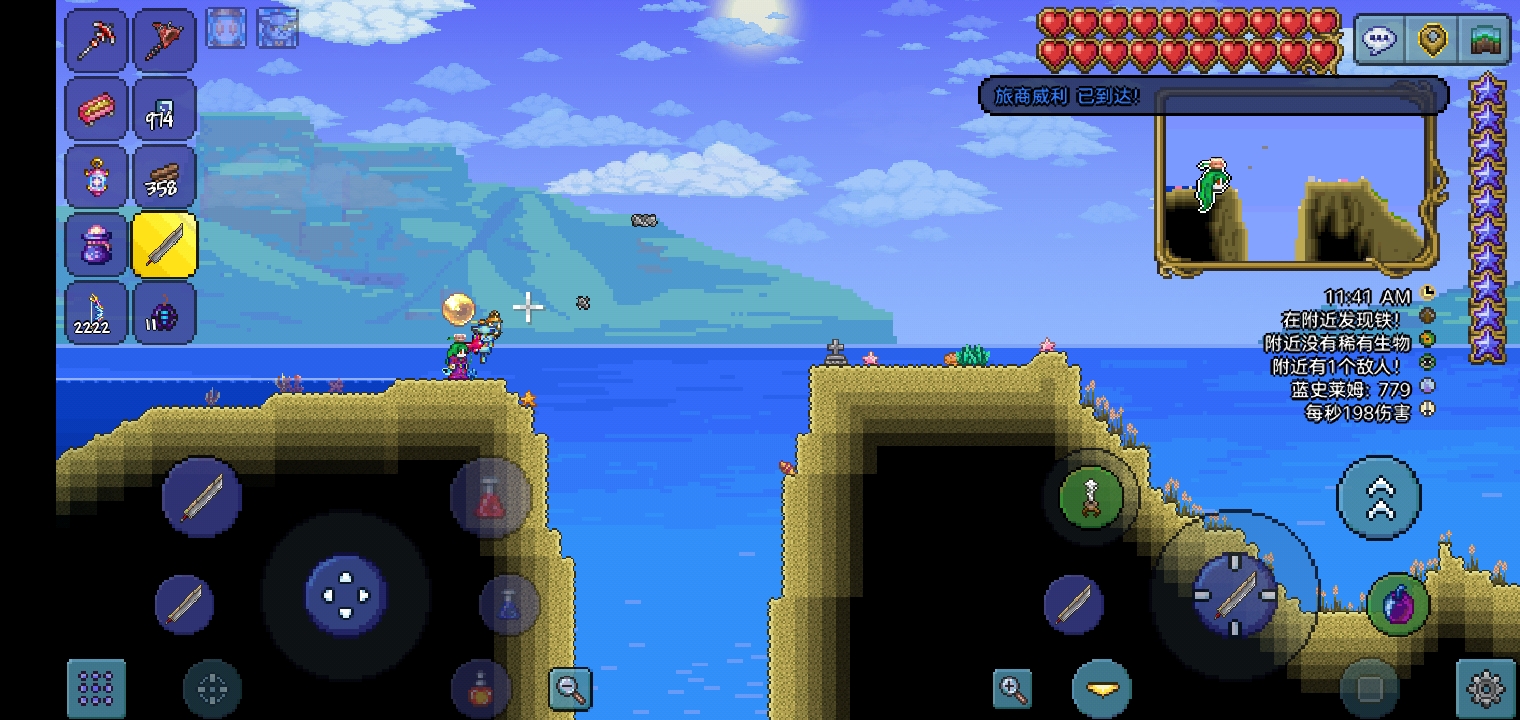1520x720 pixels.
Task: Zoom out with the minus magnifier
Action: pyautogui.click(x=571, y=688)
